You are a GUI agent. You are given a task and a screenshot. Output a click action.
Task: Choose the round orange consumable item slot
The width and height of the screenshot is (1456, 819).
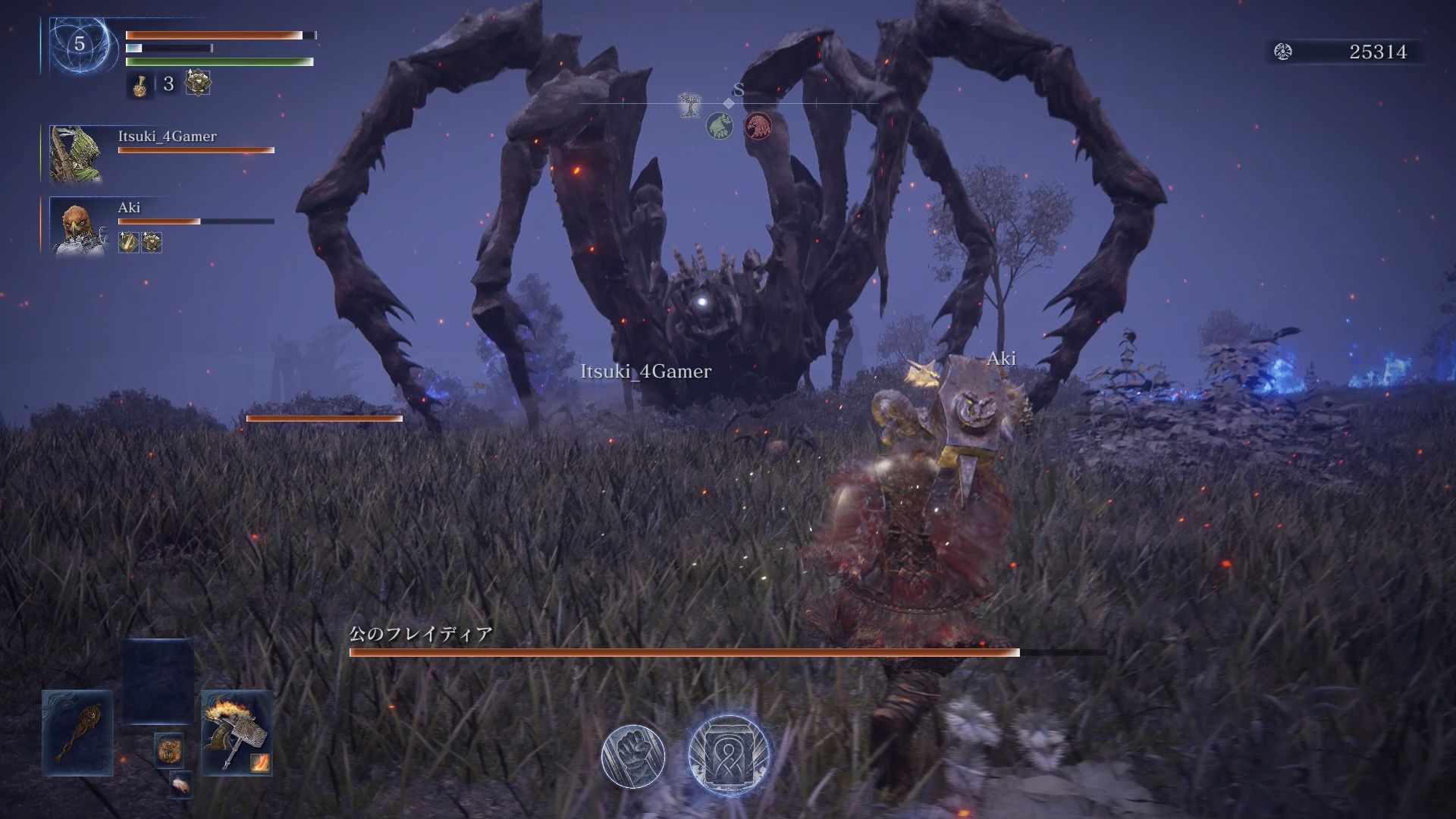[168, 750]
